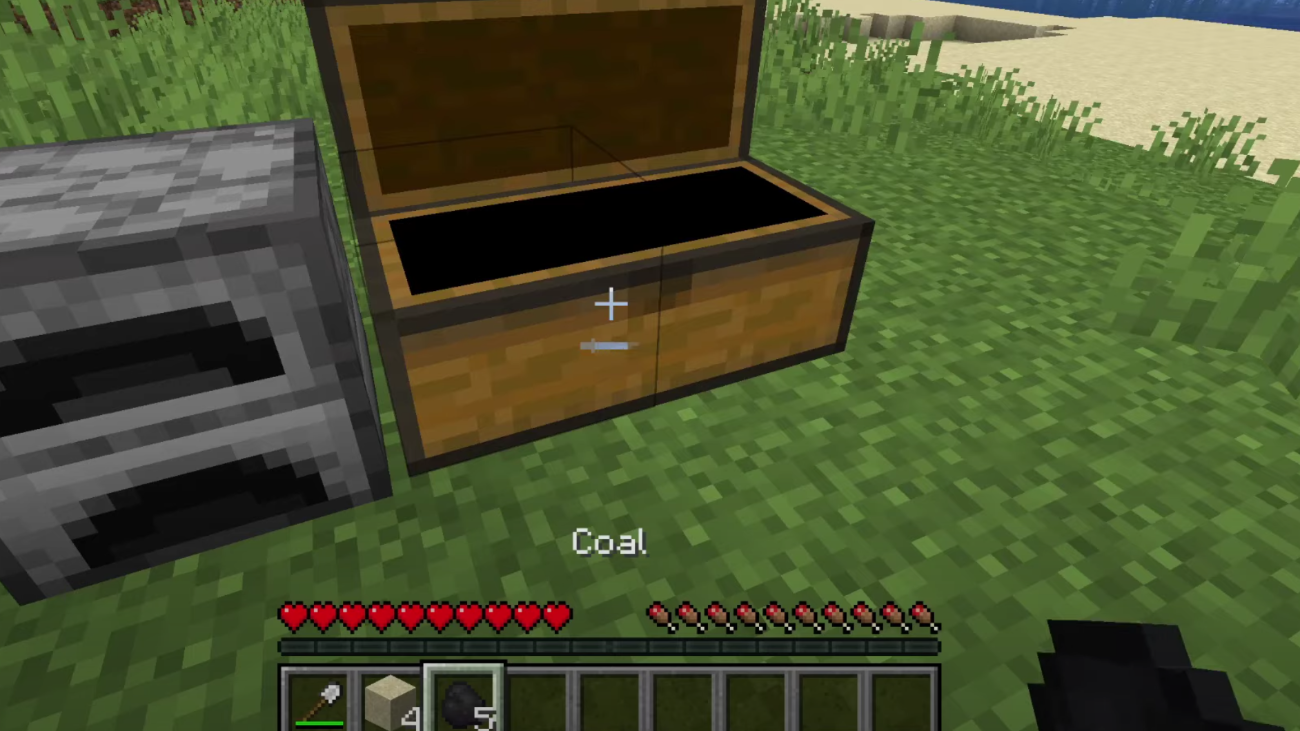Click the crosshair at screen center
Screen dimensions: 1300x731
click(610, 303)
